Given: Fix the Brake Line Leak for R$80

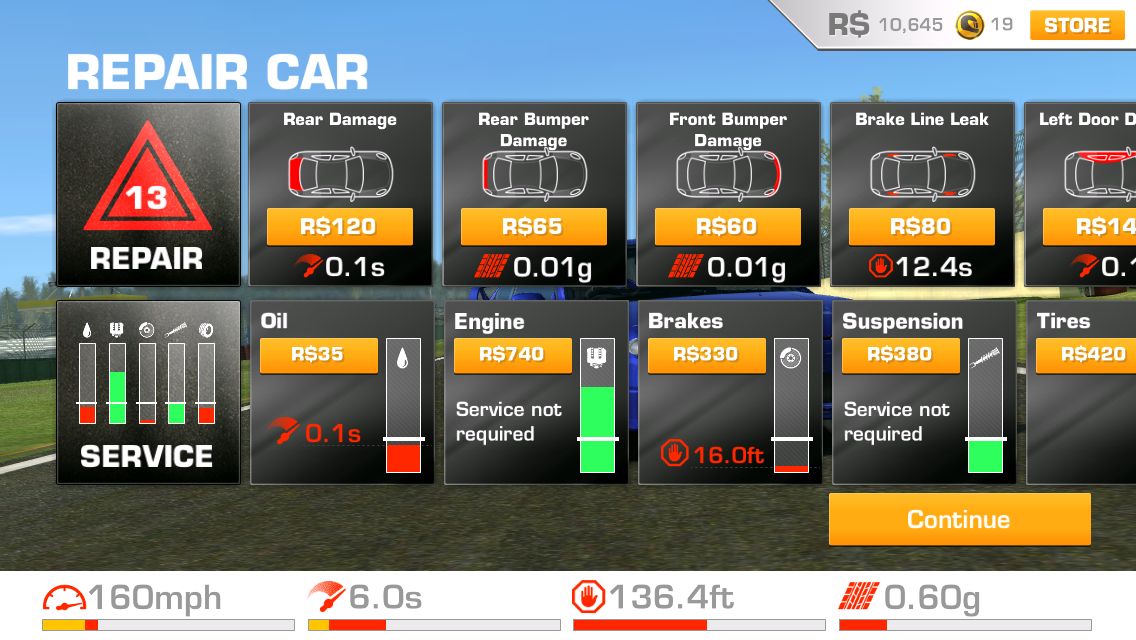Looking at the screenshot, I should (921, 227).
